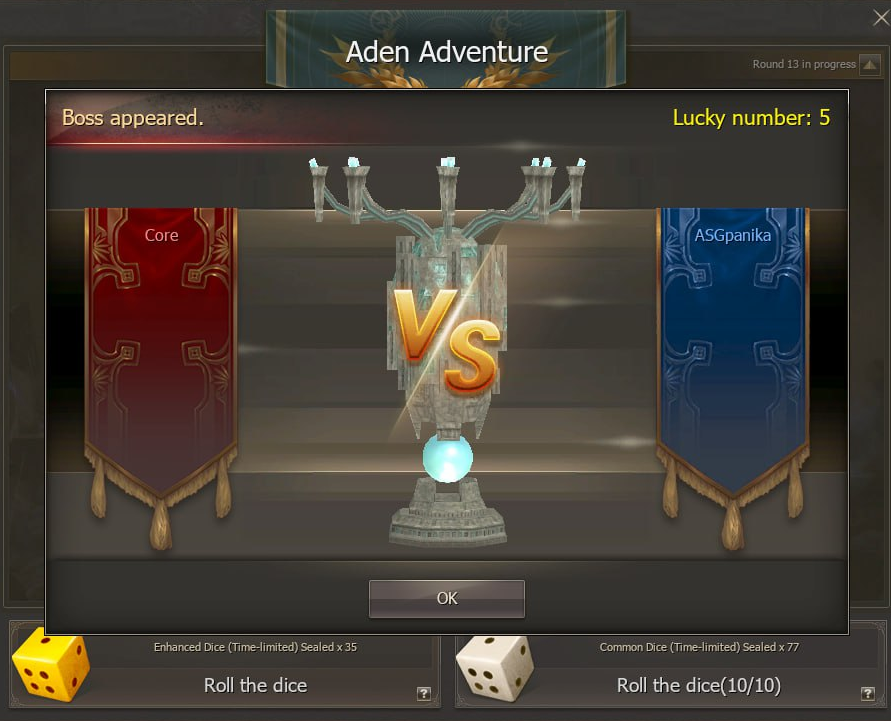Open help for the Enhanced Dice
The width and height of the screenshot is (891, 721).
coord(423,694)
